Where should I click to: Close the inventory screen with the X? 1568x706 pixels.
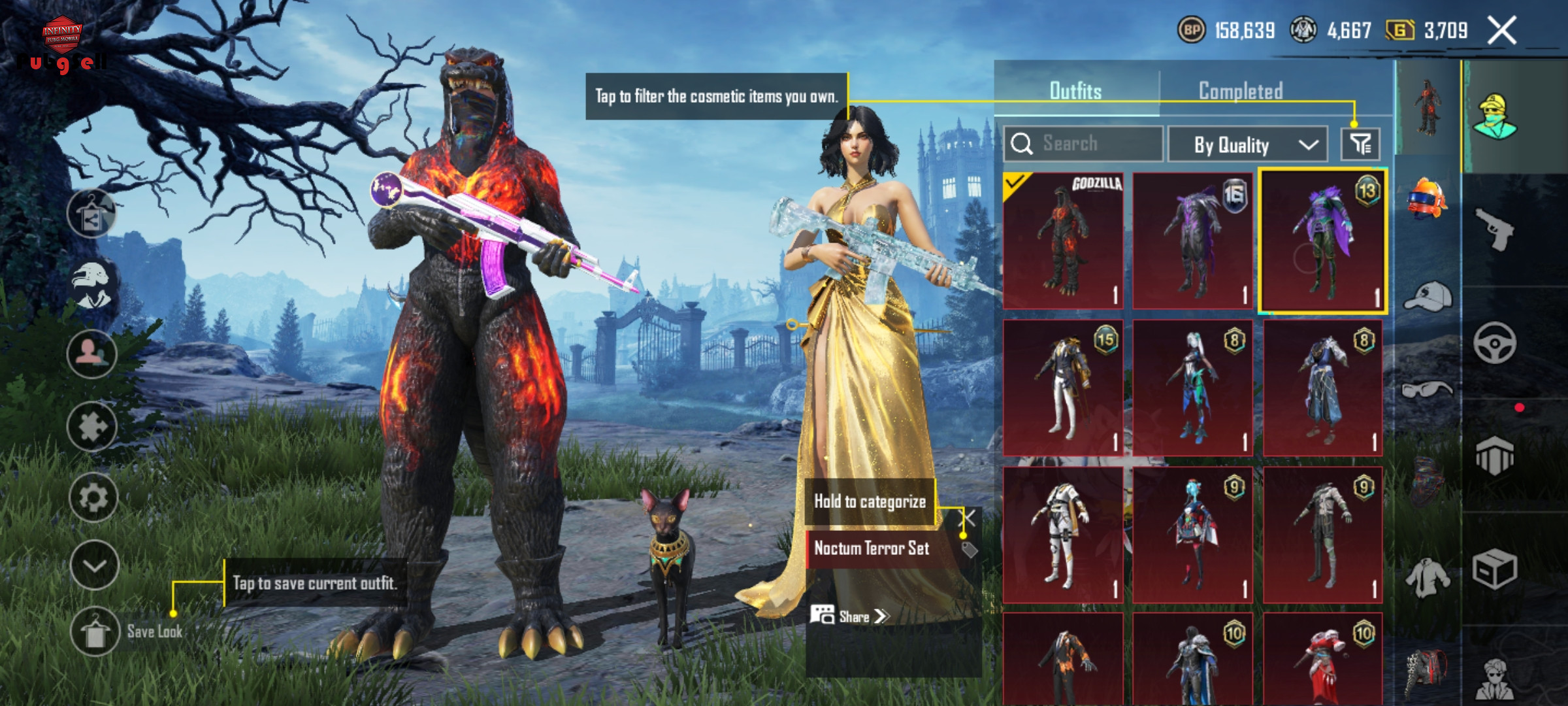pyautogui.click(x=1501, y=31)
